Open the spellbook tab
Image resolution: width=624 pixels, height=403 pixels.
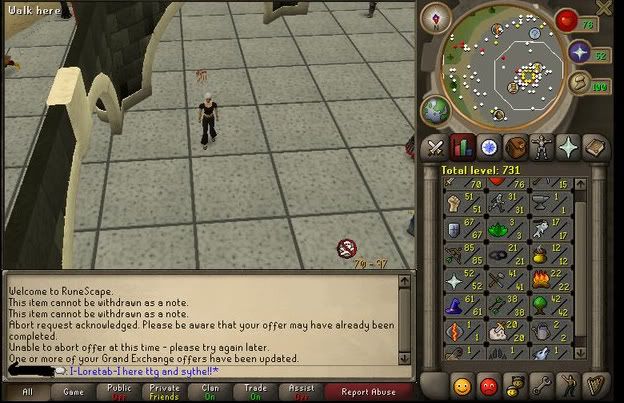(x=596, y=146)
